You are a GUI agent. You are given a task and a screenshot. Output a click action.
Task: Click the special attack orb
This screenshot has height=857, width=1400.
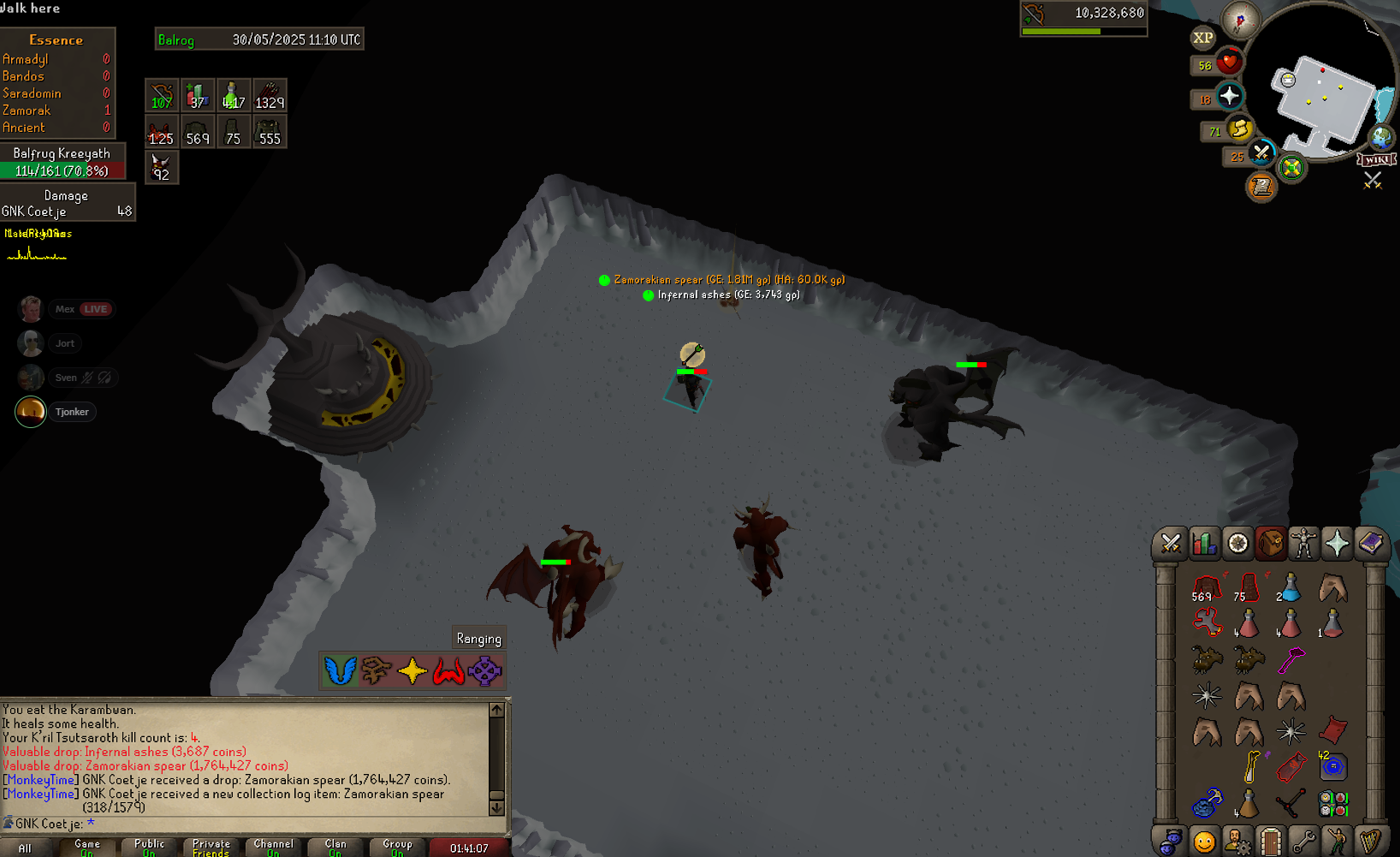[x=1261, y=153]
